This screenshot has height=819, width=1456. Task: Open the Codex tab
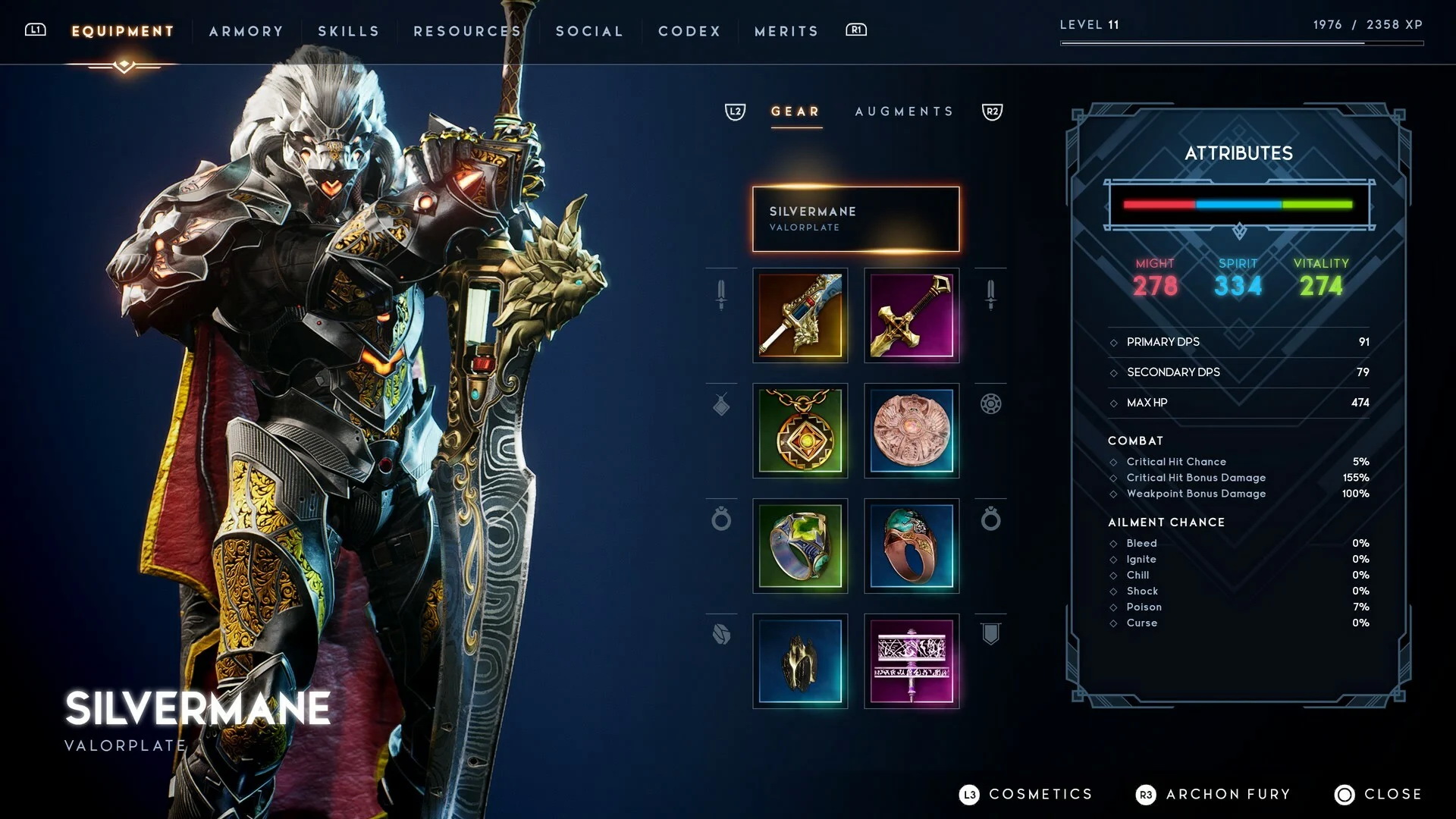[x=689, y=31]
